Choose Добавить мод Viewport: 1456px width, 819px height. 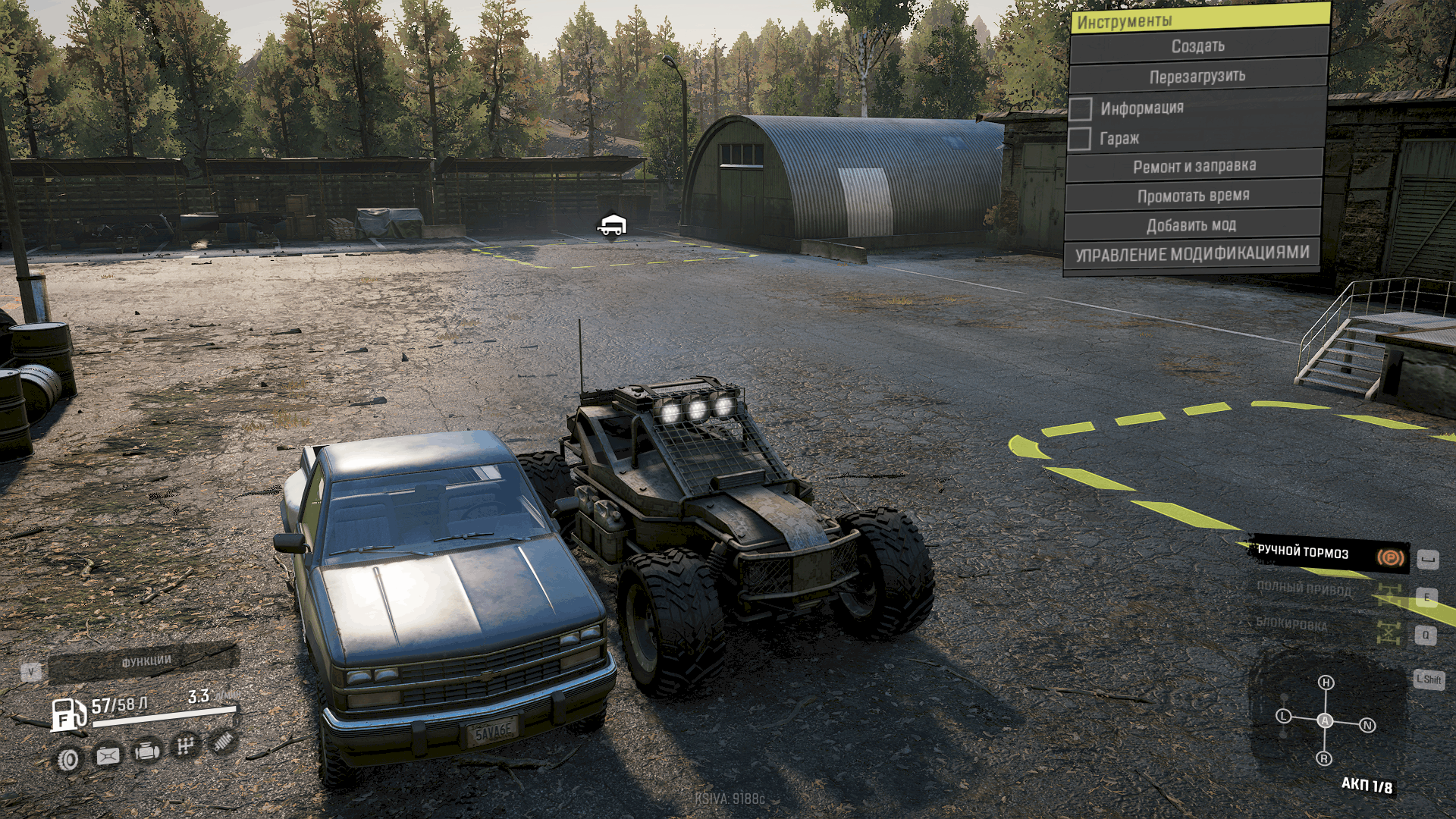point(1191,225)
